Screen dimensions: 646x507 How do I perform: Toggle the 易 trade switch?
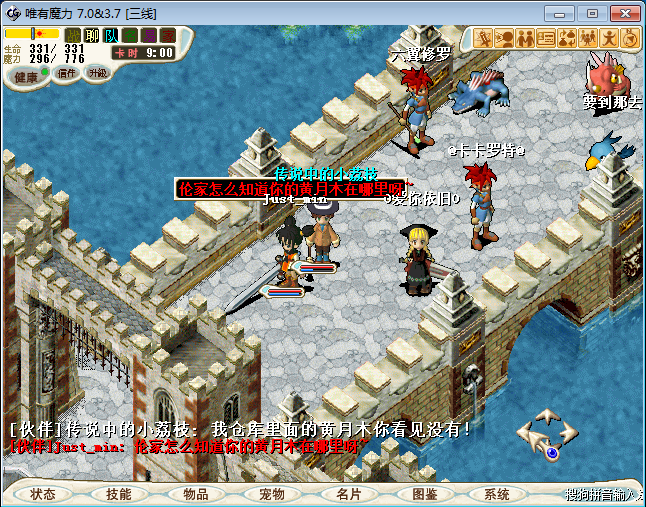148,35
